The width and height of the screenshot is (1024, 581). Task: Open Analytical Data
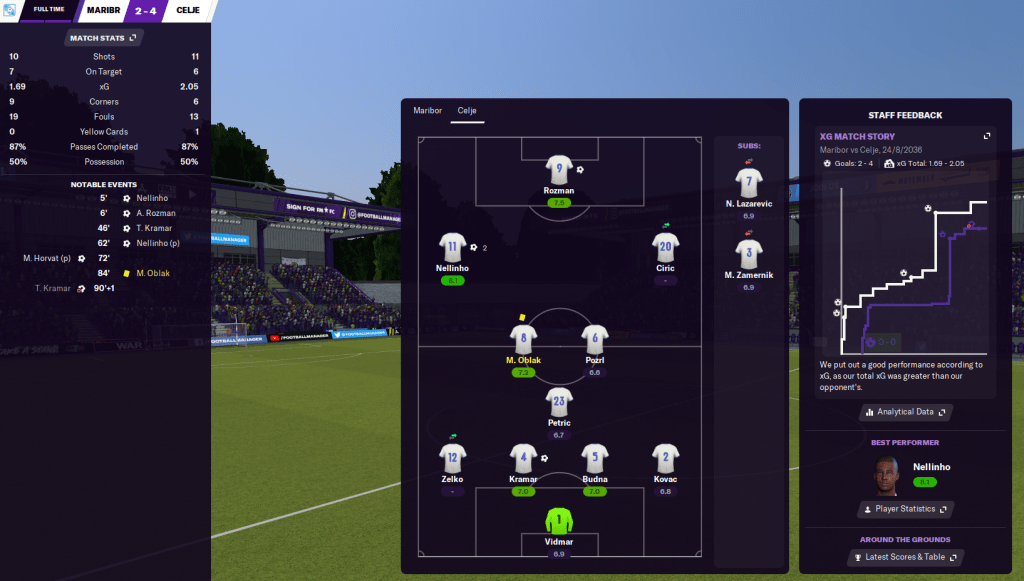(905, 412)
